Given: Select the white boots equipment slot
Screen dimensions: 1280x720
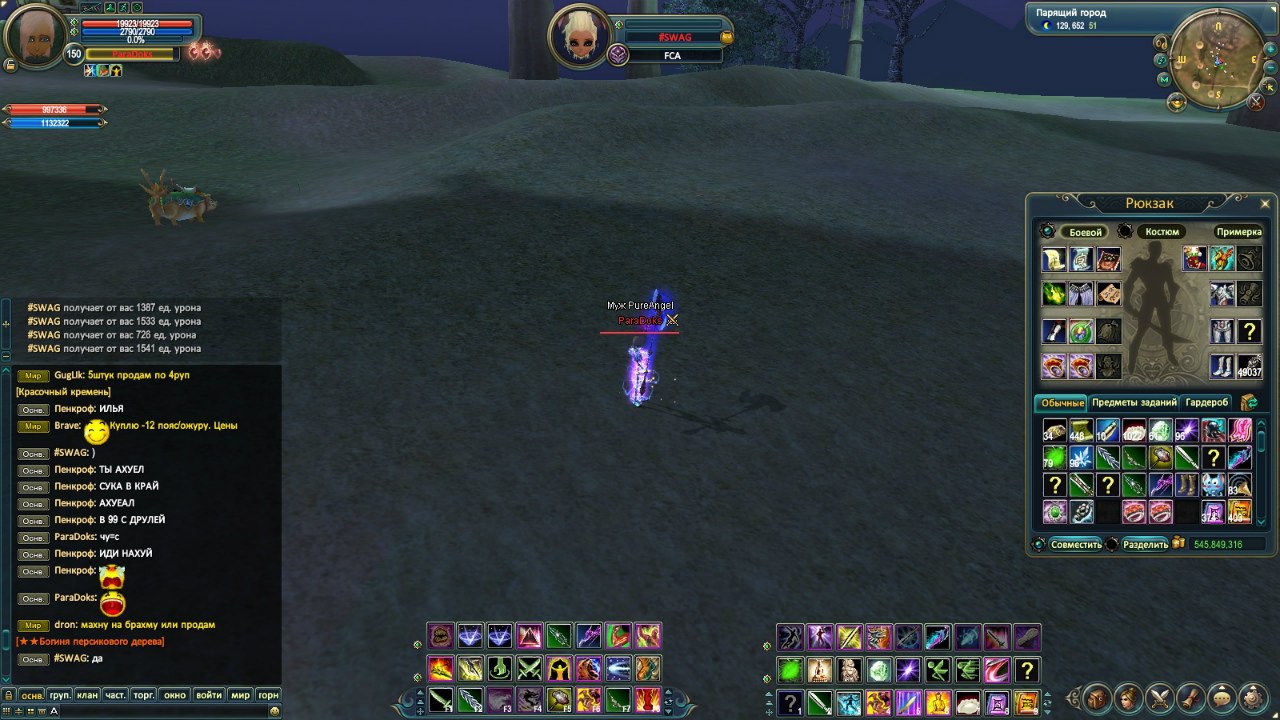Looking at the screenshot, I should [1221, 366].
